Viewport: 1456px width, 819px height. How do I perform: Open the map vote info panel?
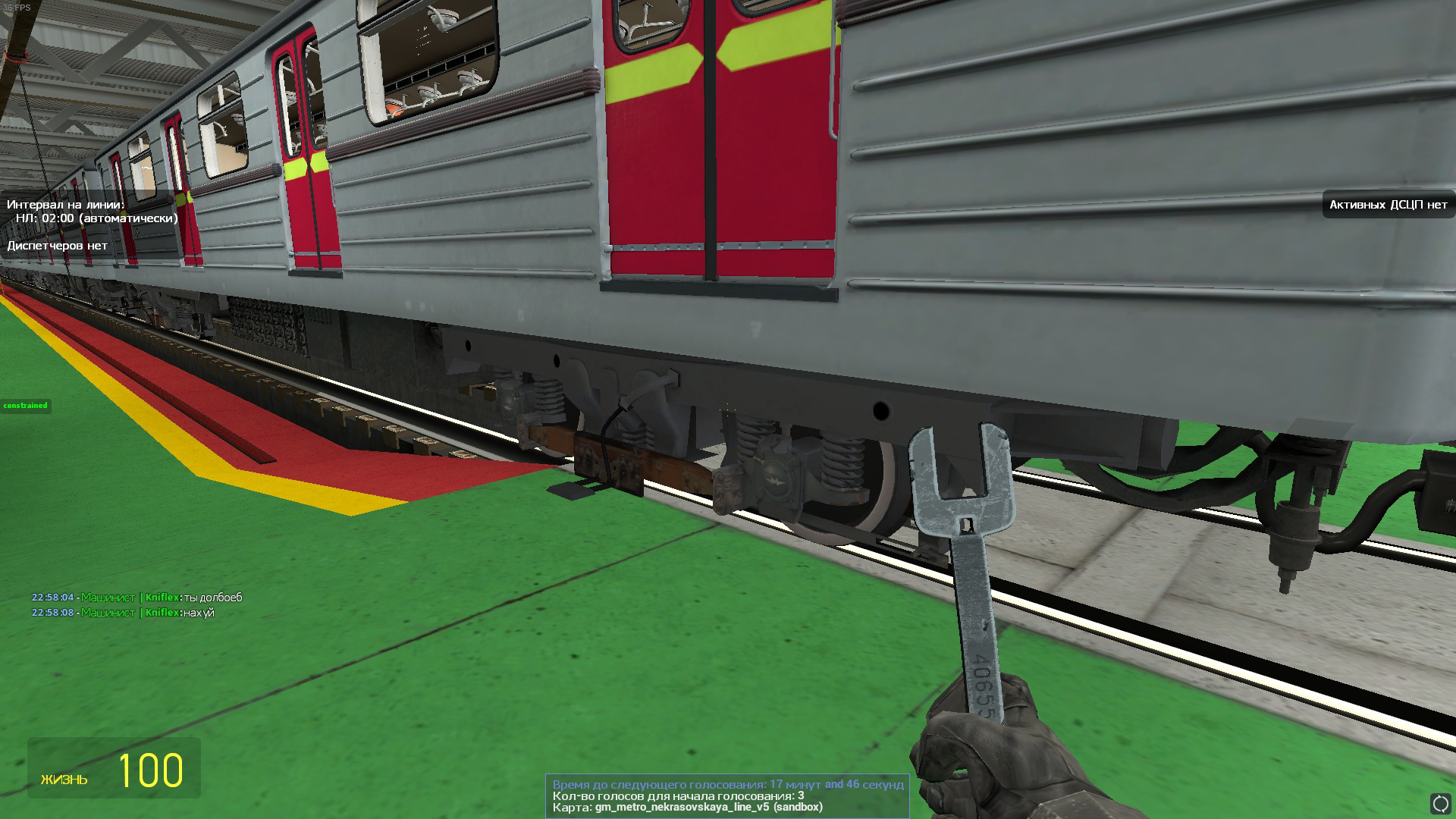coord(727,795)
